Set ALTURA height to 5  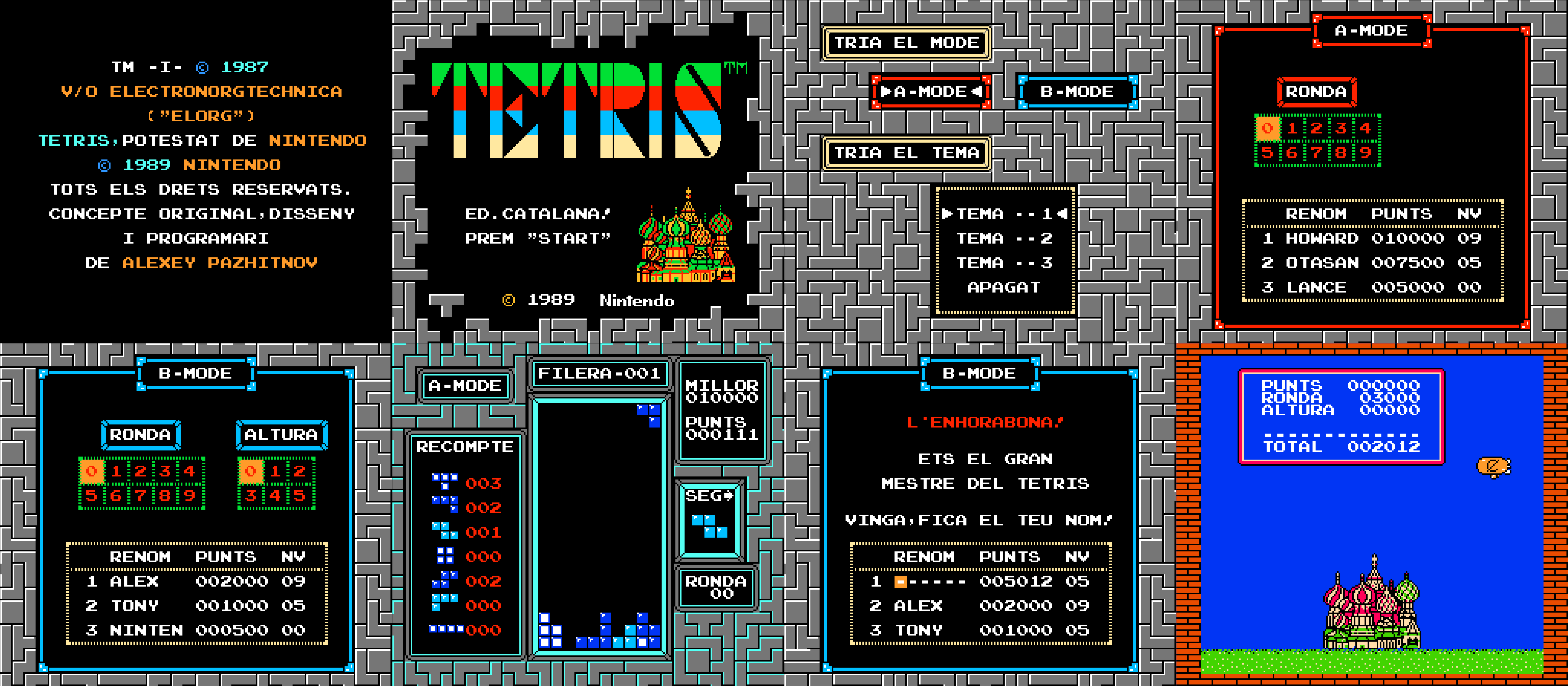click(299, 496)
